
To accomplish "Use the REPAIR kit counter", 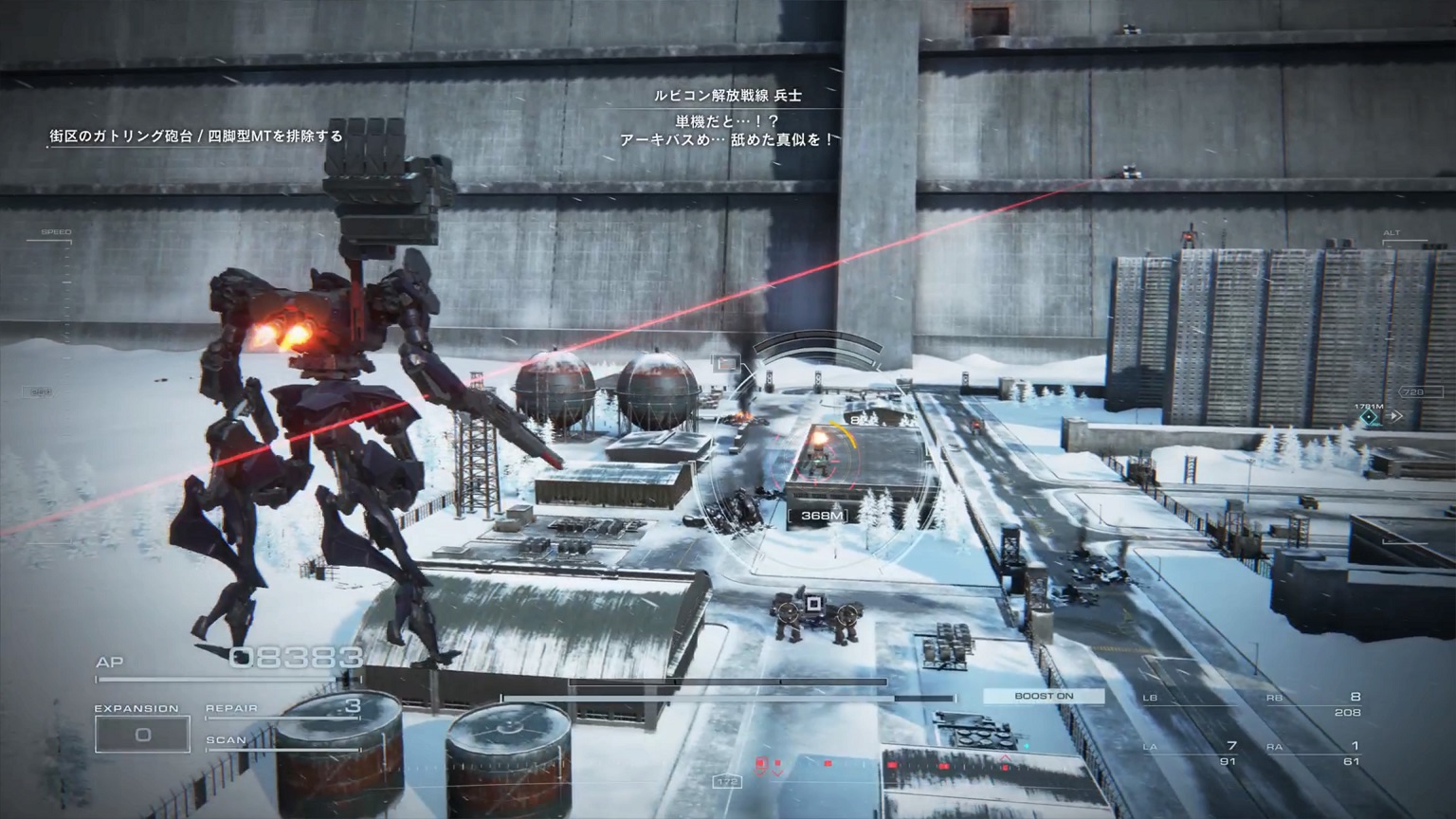I will click(283, 708).
